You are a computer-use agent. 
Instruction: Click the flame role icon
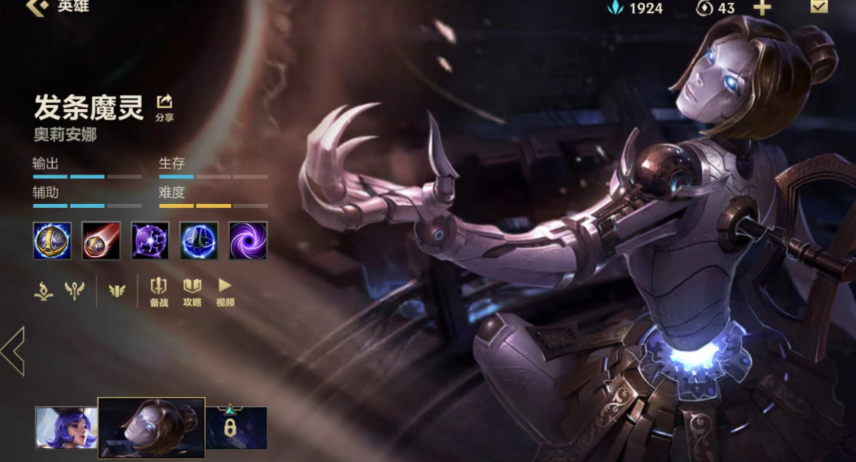43,290
